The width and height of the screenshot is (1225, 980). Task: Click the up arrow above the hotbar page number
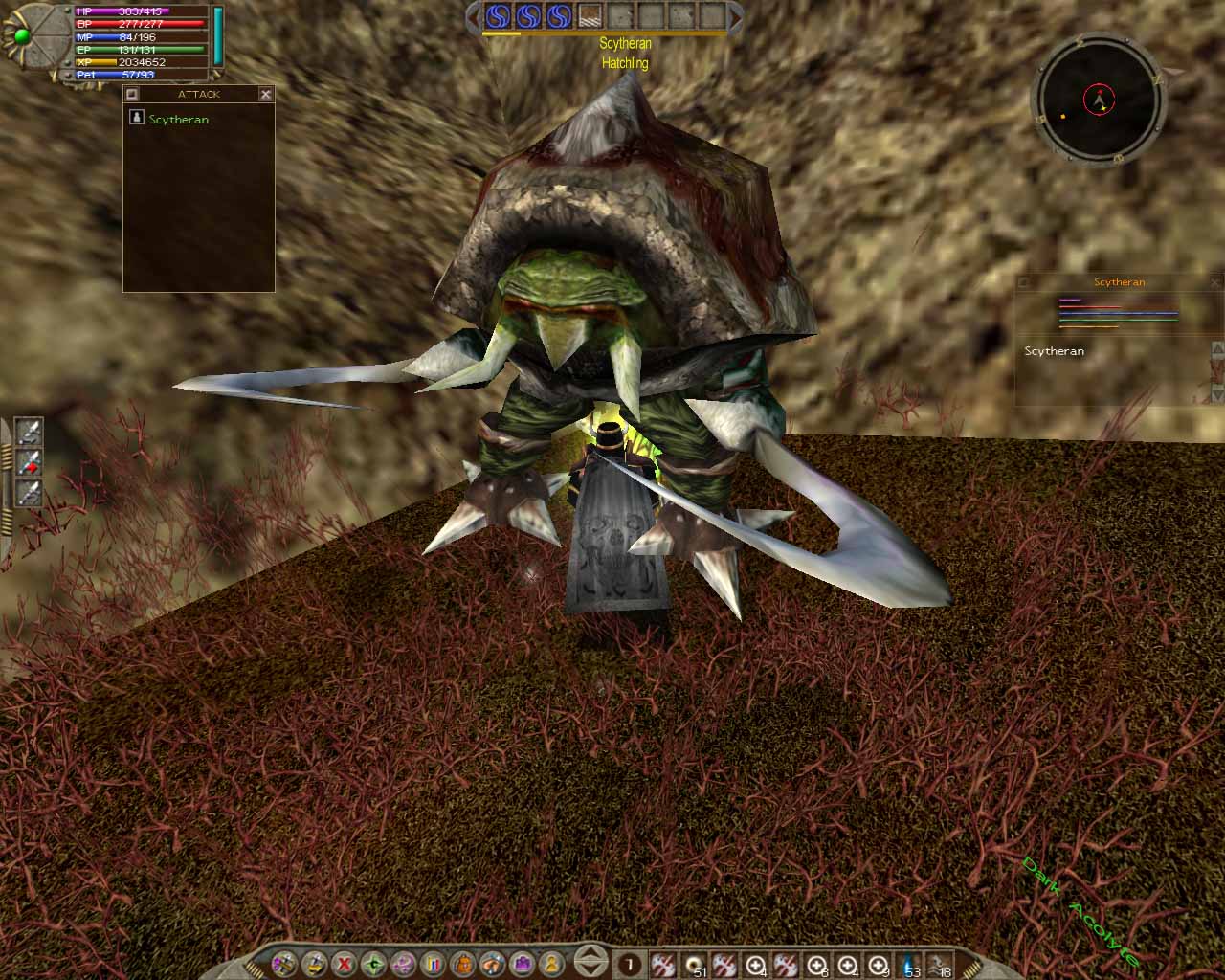pos(590,958)
